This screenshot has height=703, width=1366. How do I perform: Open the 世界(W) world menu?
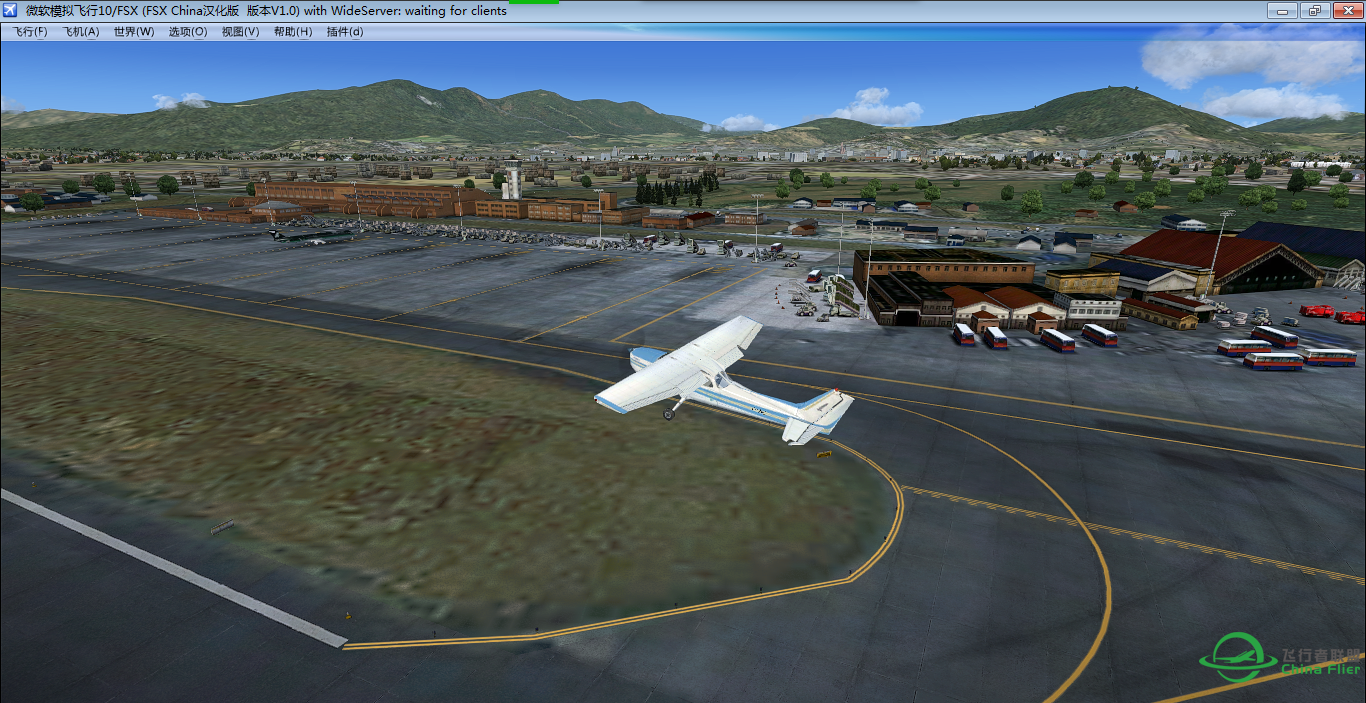[134, 32]
